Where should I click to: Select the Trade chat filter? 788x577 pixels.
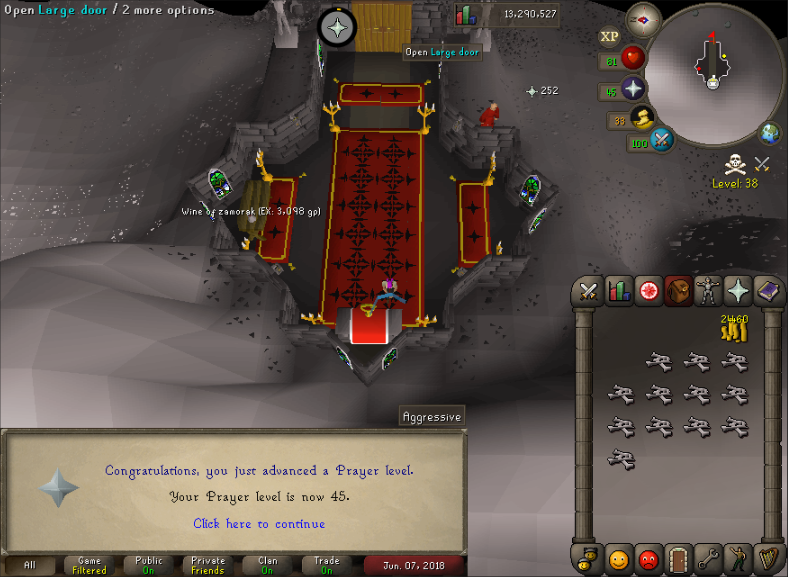tap(327, 565)
